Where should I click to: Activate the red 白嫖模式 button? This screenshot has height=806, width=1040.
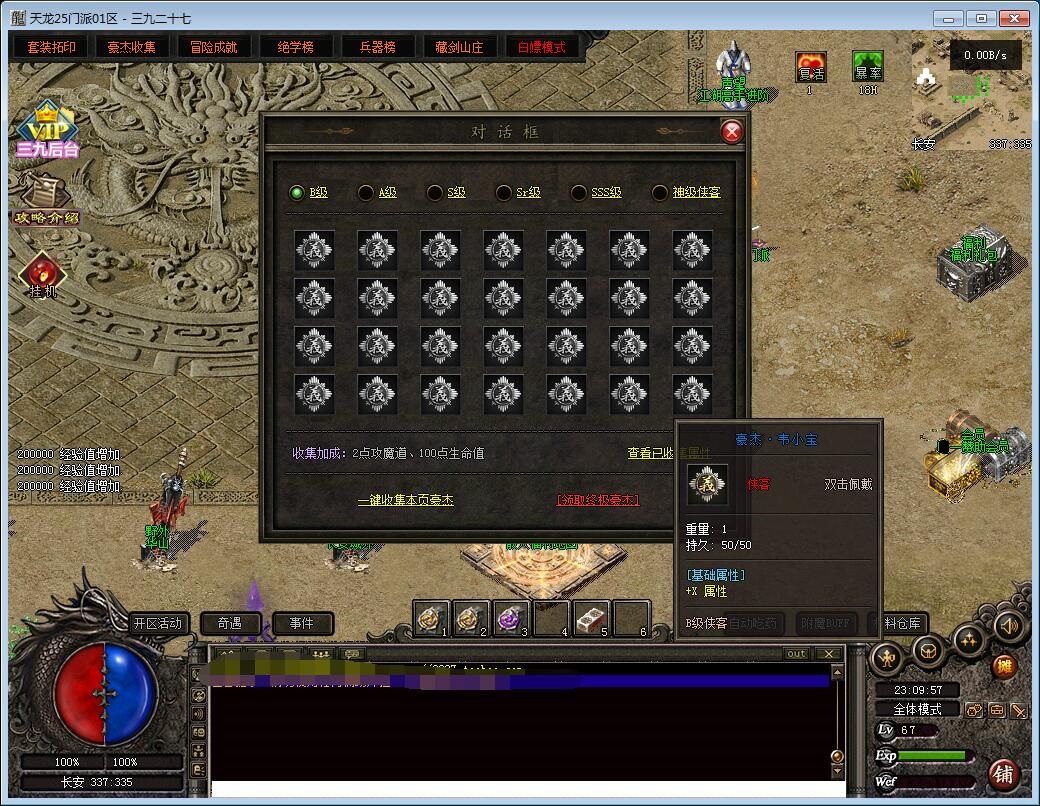[541, 47]
